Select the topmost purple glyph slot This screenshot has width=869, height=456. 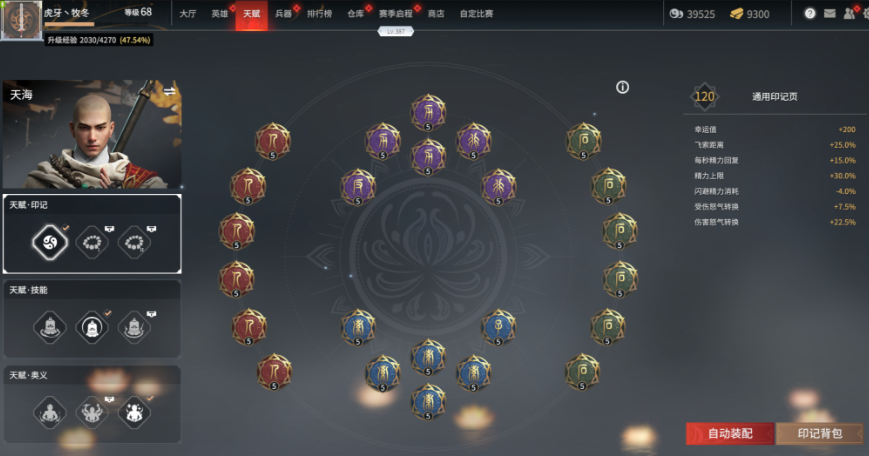[x=428, y=111]
